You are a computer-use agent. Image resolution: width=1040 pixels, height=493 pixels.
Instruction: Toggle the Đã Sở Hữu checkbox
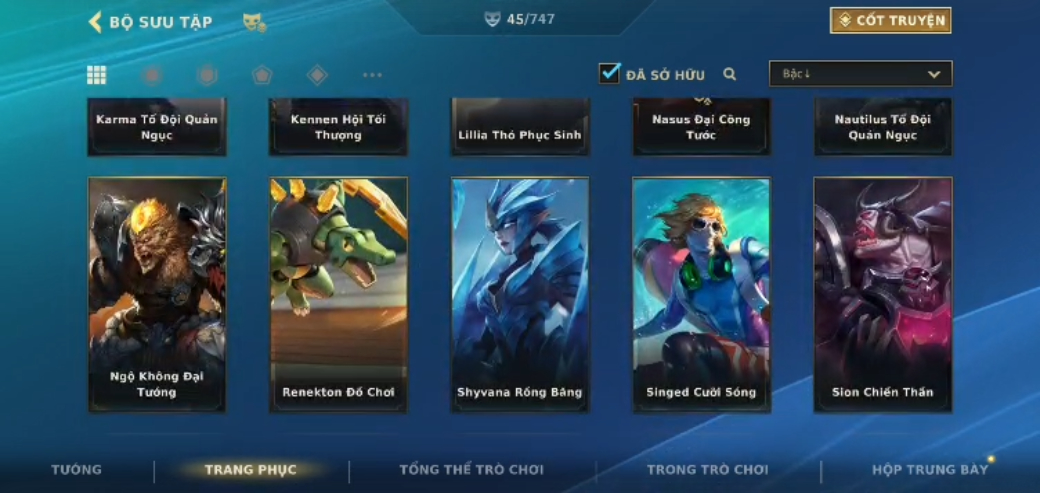pos(609,73)
